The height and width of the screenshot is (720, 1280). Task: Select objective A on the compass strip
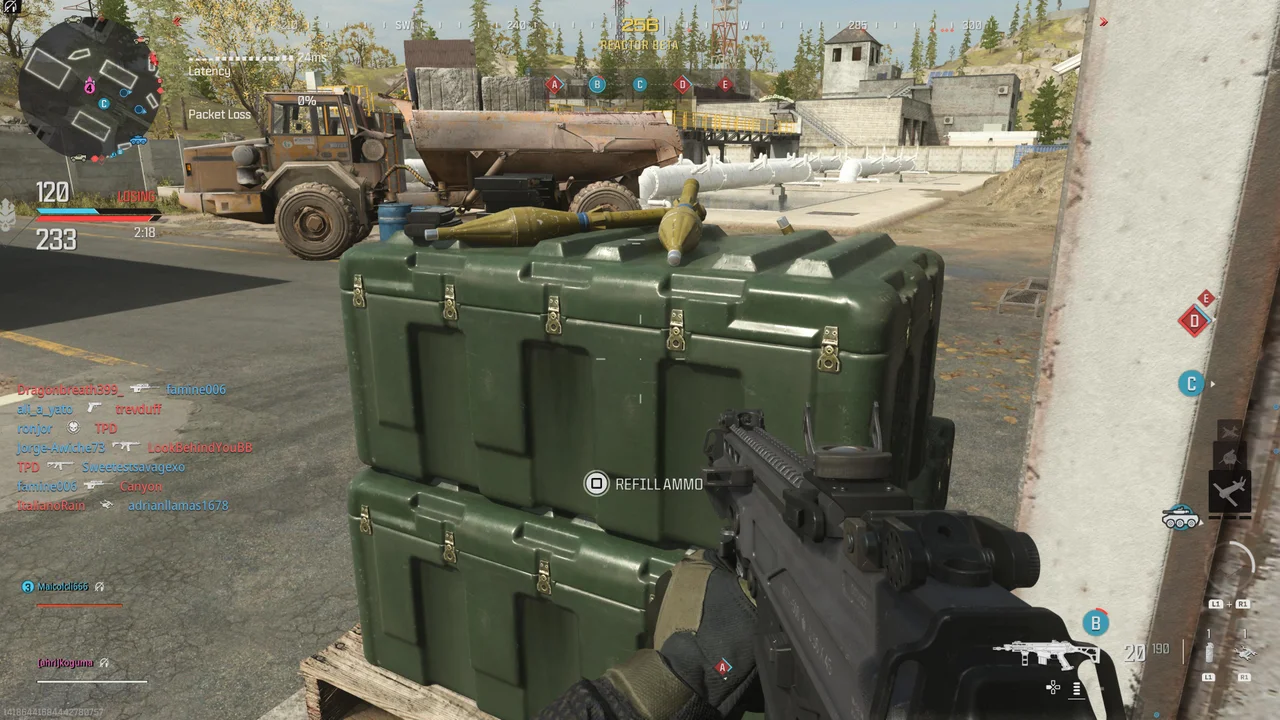(554, 85)
